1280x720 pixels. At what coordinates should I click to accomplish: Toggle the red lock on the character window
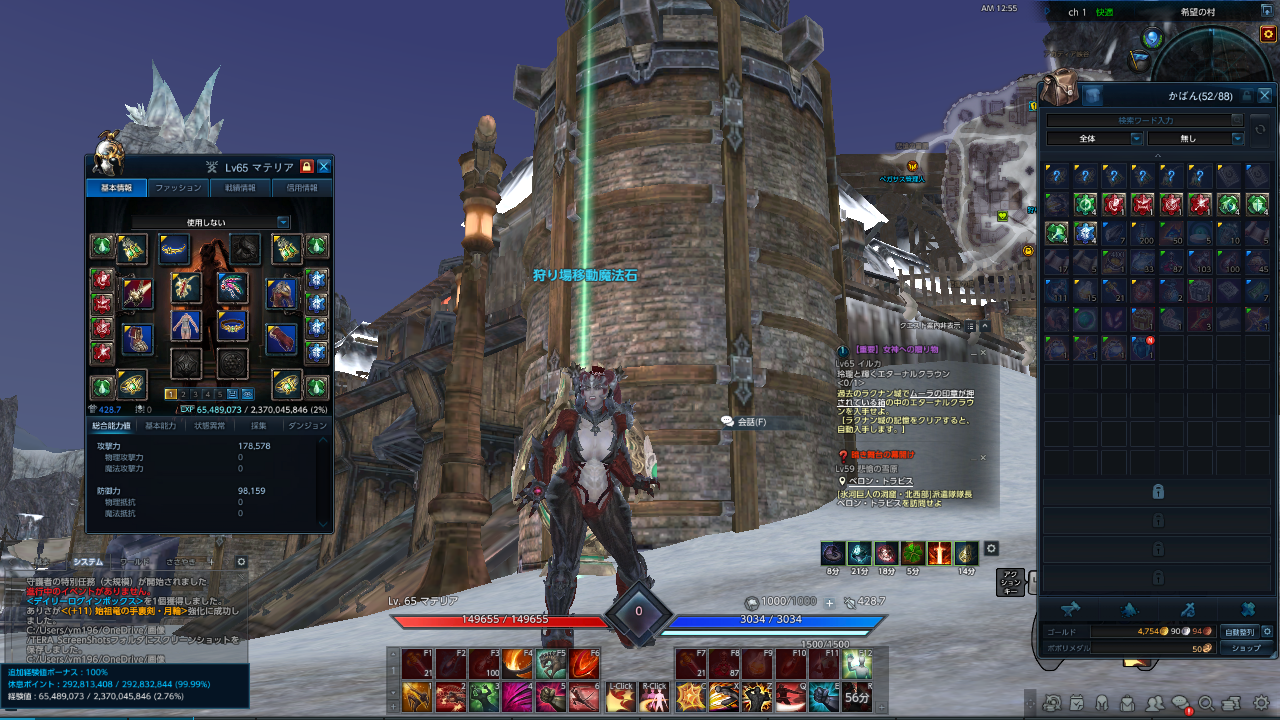[306, 166]
